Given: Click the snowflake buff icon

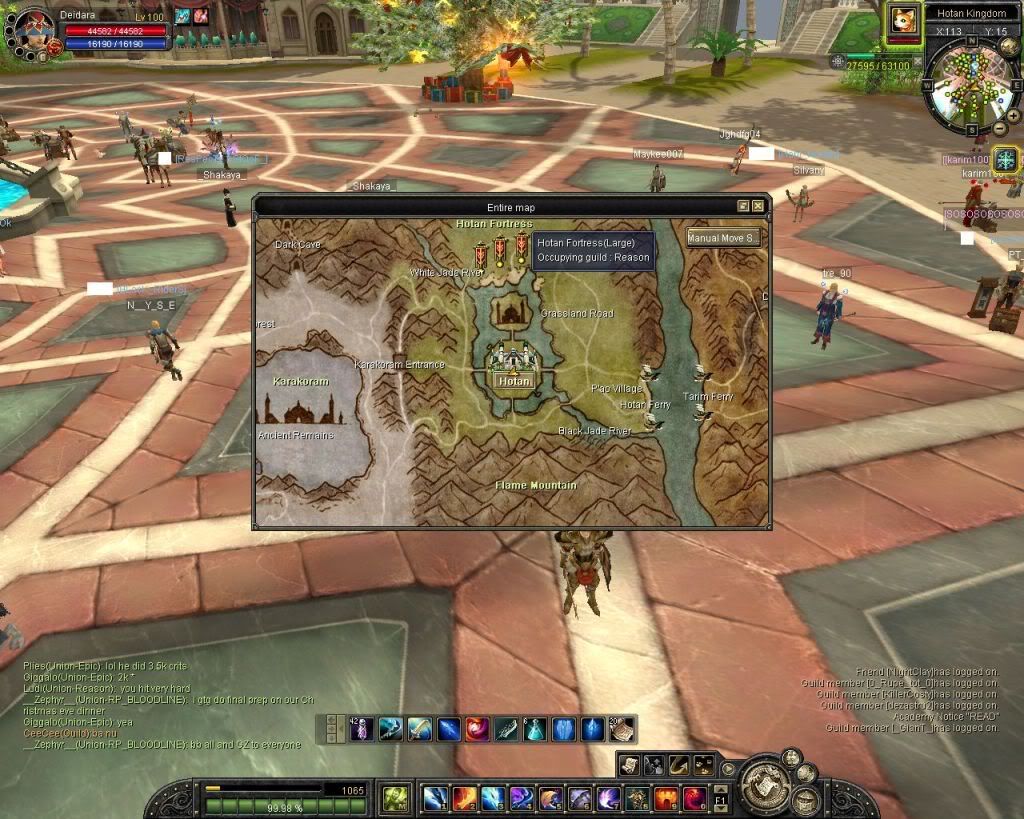Looking at the screenshot, I should tap(1005, 159).
